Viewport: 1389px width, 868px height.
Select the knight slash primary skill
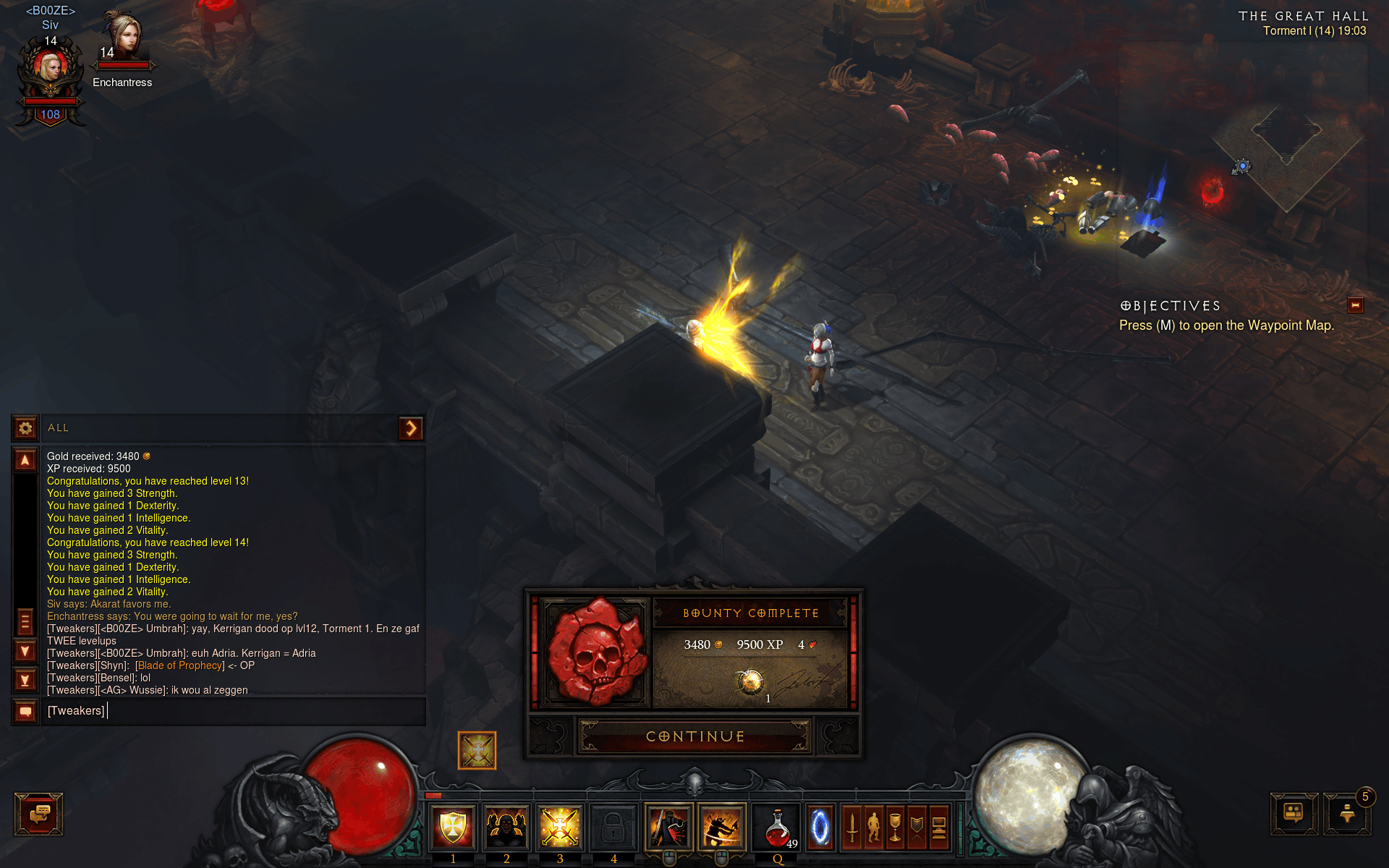[x=668, y=826]
